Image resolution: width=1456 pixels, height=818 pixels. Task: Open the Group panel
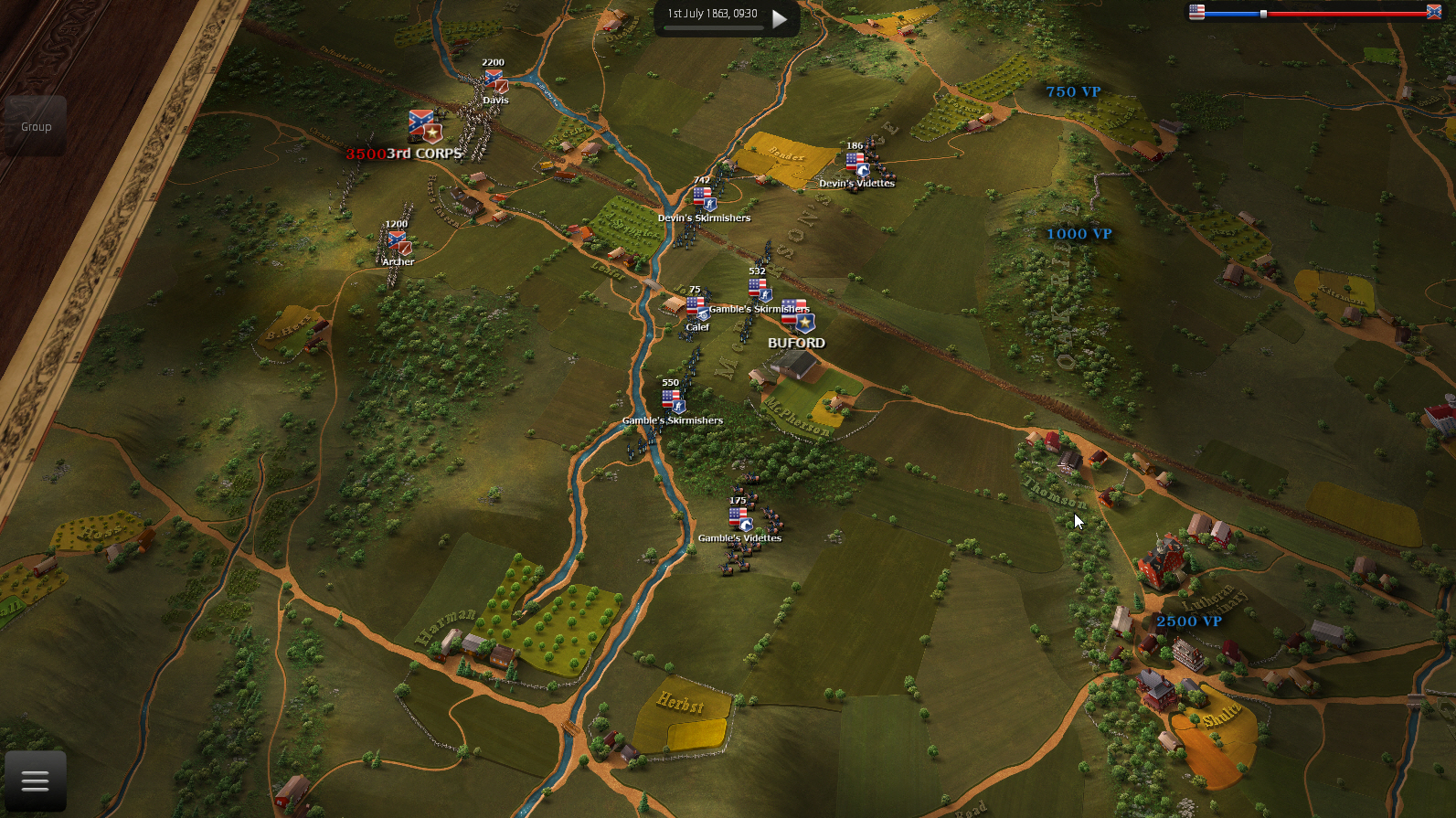35,126
